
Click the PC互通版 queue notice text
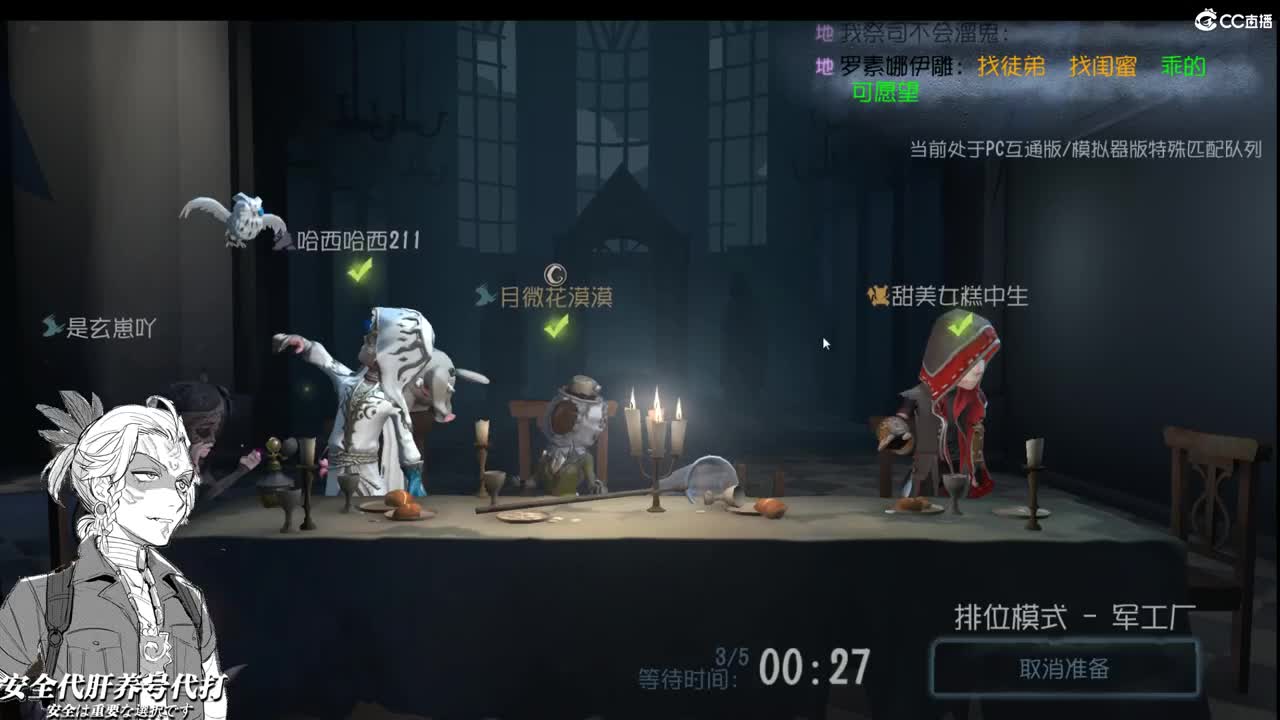point(1084,152)
